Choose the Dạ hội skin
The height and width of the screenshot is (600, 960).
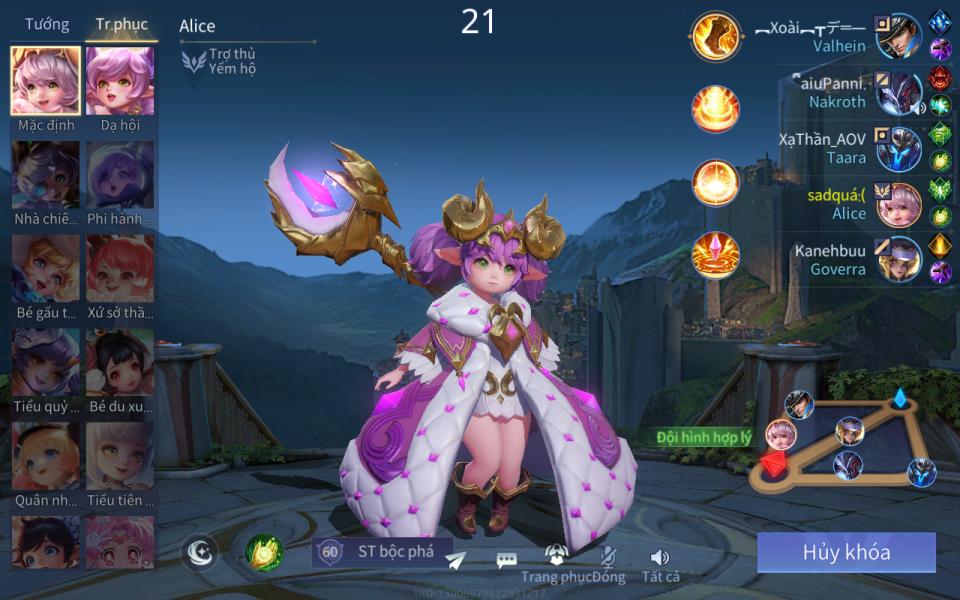[120, 81]
